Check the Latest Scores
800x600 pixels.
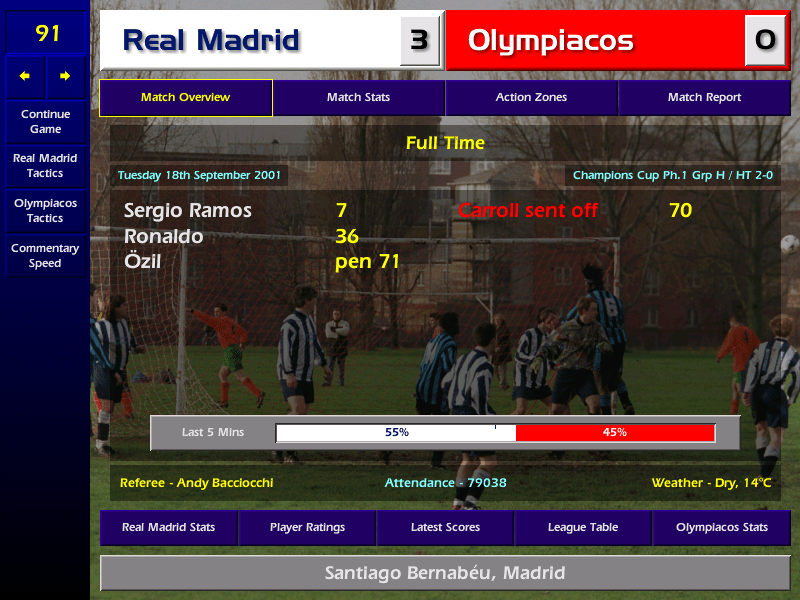pos(445,527)
